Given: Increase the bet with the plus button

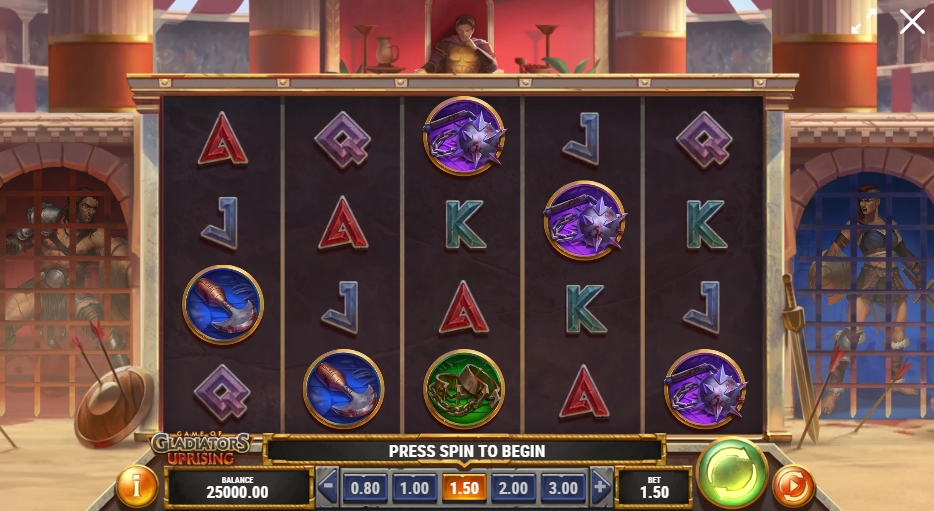Looking at the screenshot, I should [601, 488].
